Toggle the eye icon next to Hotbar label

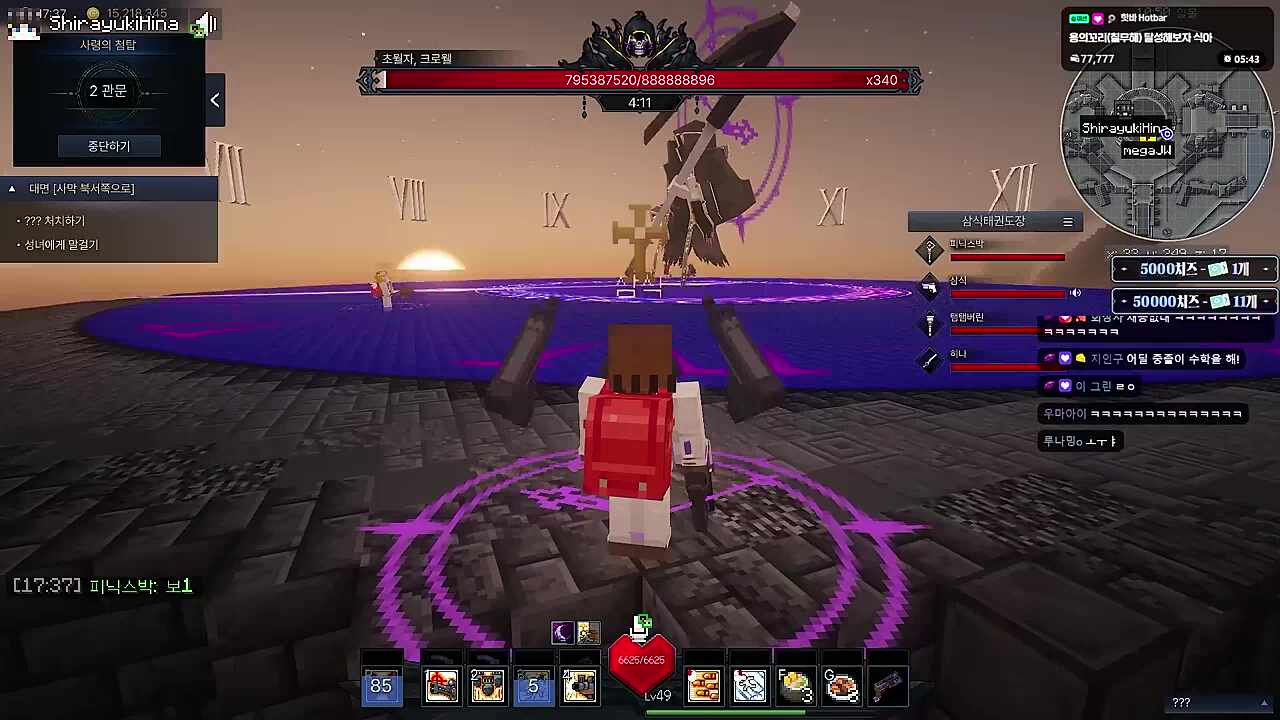[x=1112, y=17]
